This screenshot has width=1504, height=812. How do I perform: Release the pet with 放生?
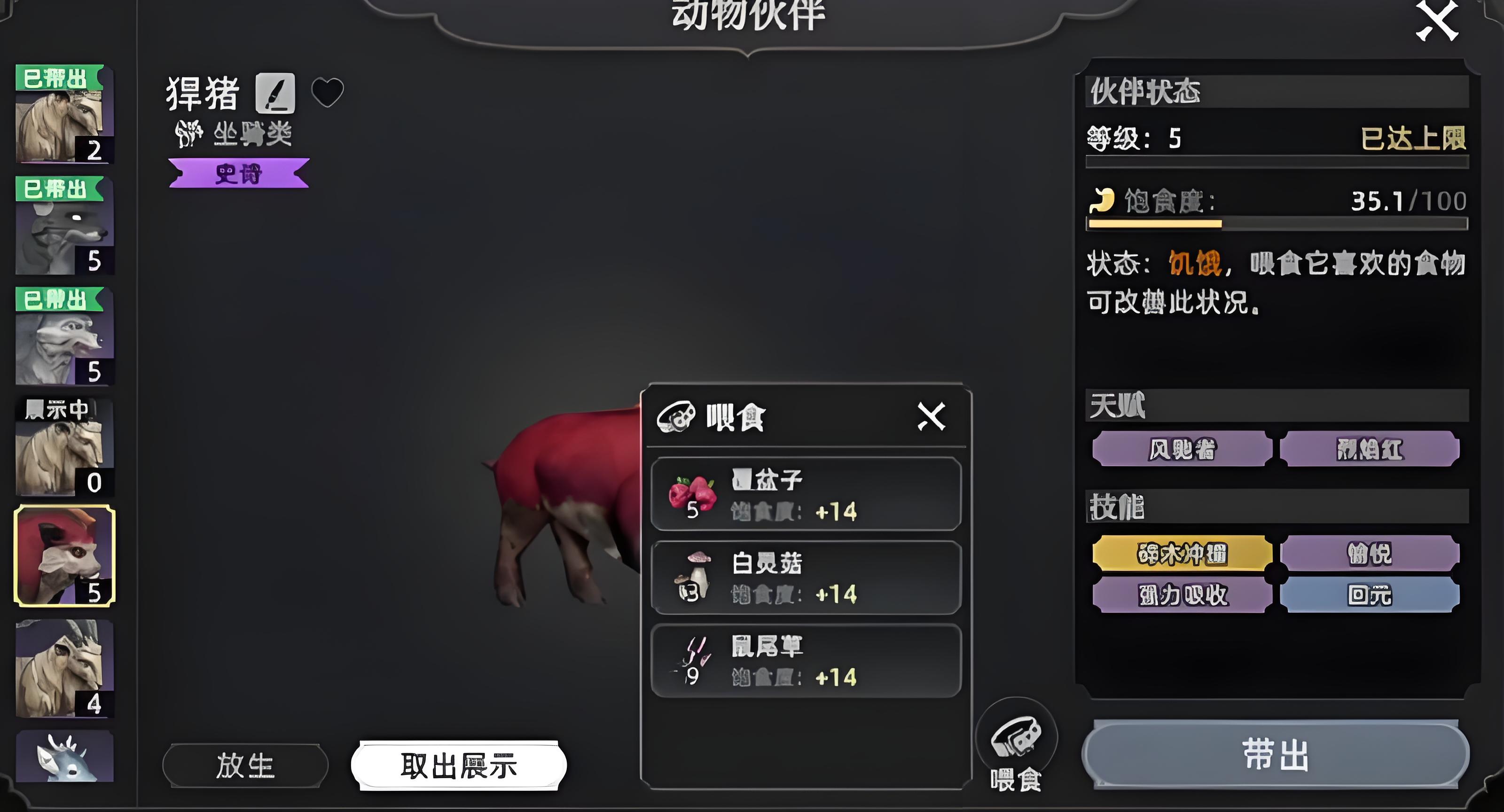point(245,765)
